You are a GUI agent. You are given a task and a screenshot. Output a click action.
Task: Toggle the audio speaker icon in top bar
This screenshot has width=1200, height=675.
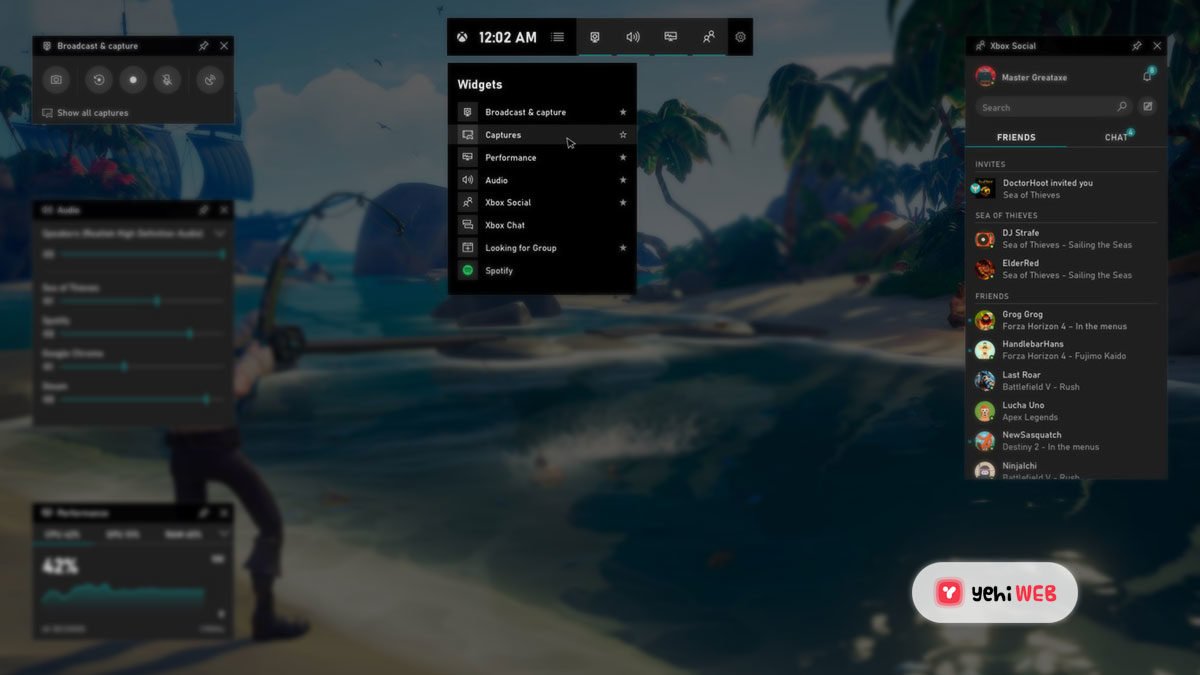[x=633, y=37]
